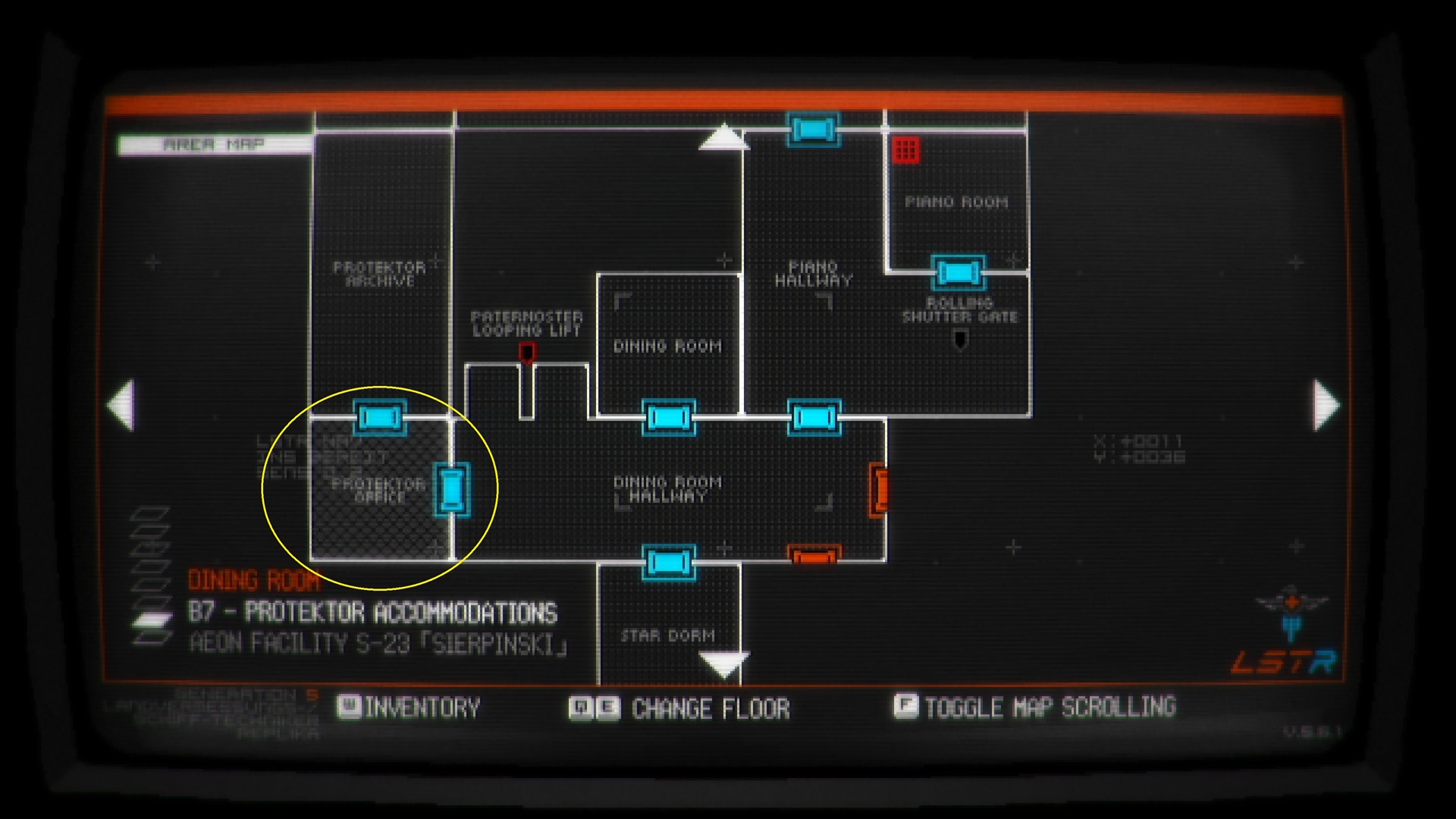This screenshot has width=1456, height=819.
Task: Click the downward triangle below Star Dorm
Action: pos(723,666)
